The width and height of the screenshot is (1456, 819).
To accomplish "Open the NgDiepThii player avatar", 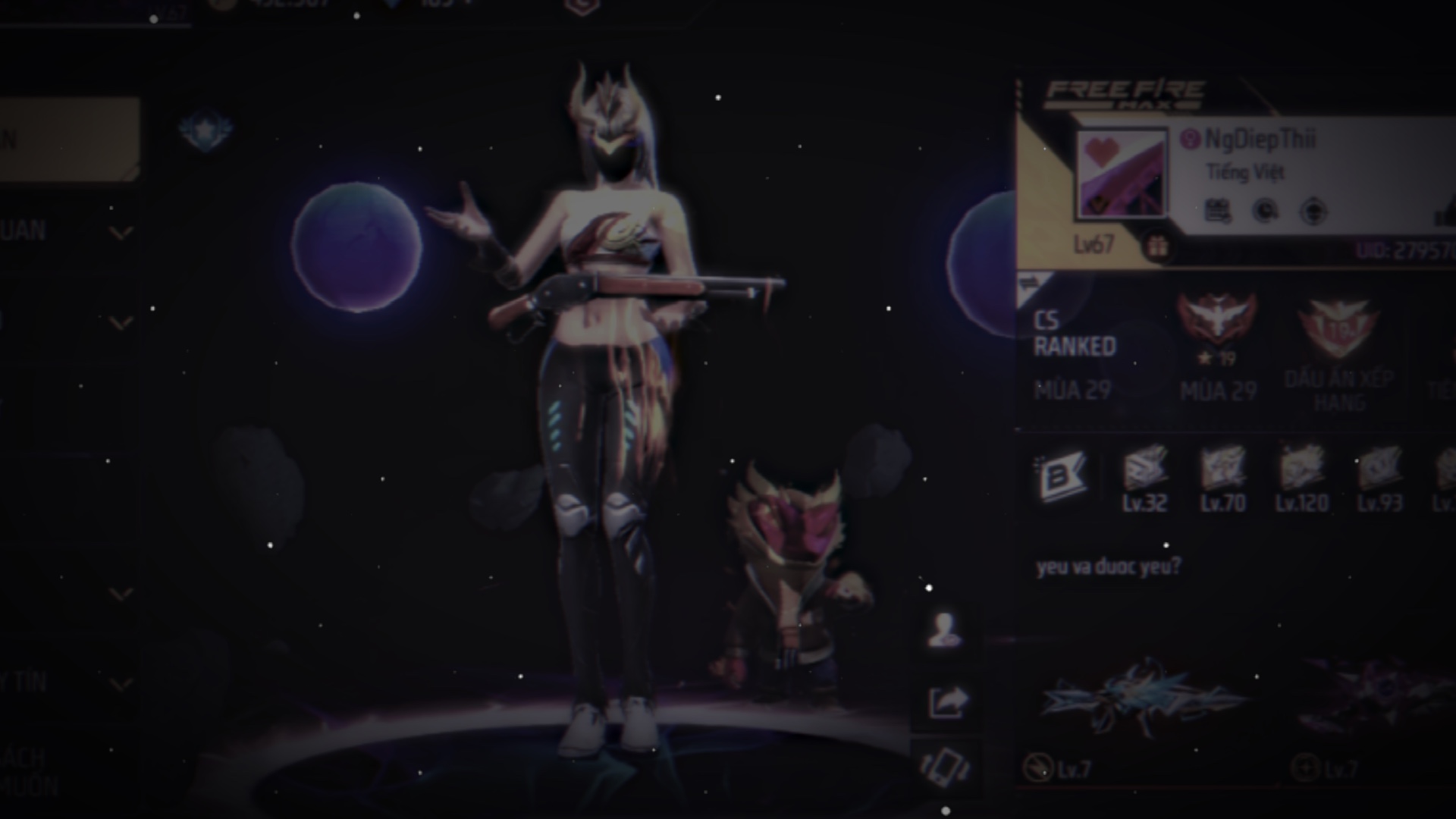I will [1121, 174].
